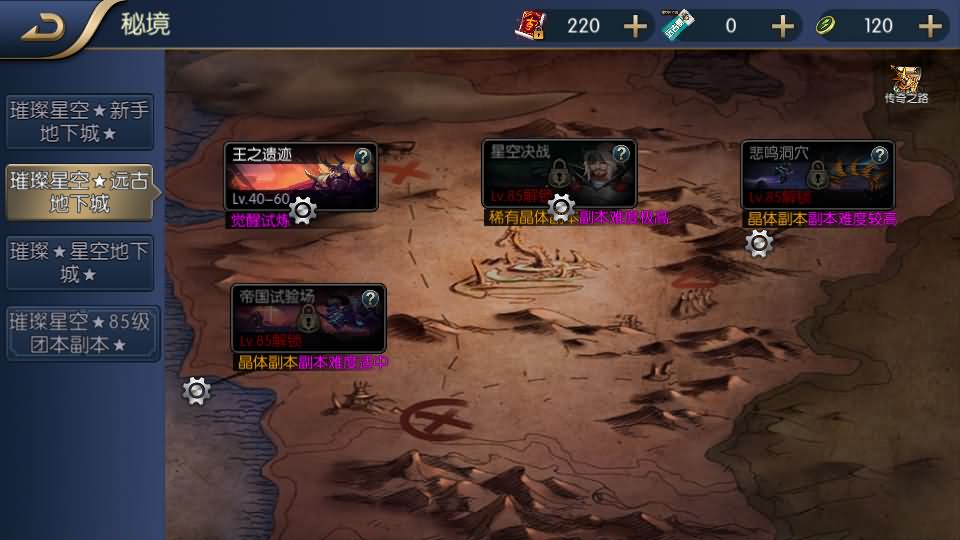Go back using the top-left arrow
Screen dimensions: 960x540
click(44, 27)
